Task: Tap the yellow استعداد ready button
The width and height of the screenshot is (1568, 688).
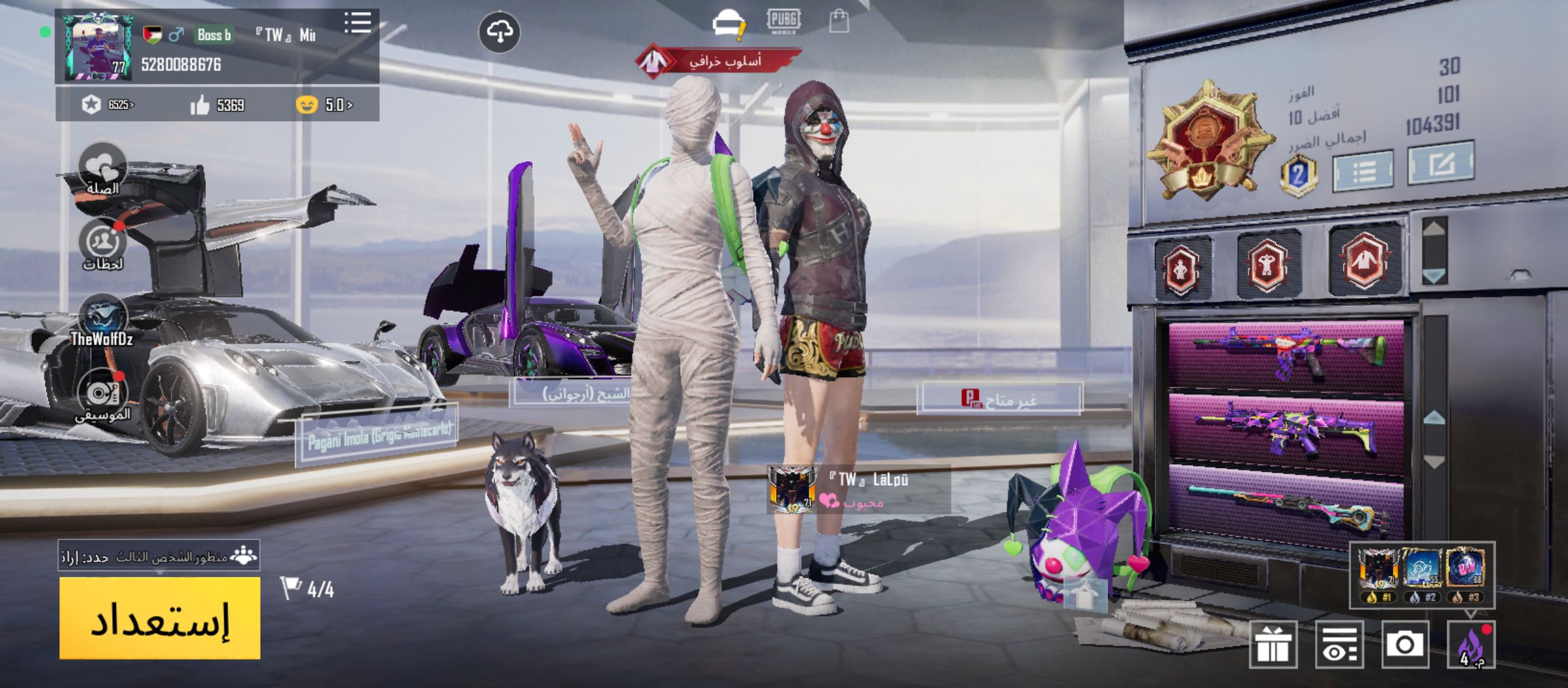Action: 159,618
